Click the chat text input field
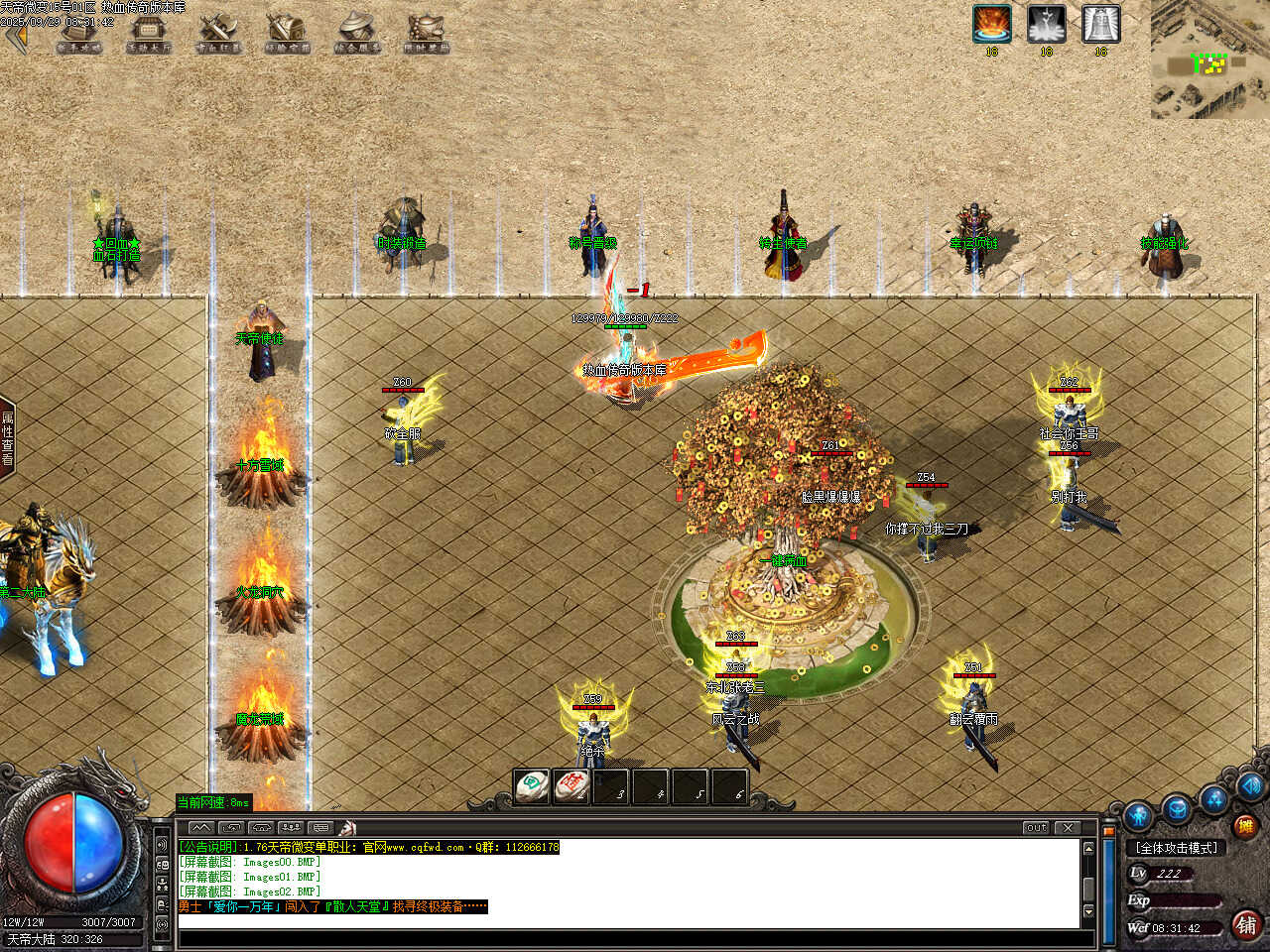 click(625, 921)
